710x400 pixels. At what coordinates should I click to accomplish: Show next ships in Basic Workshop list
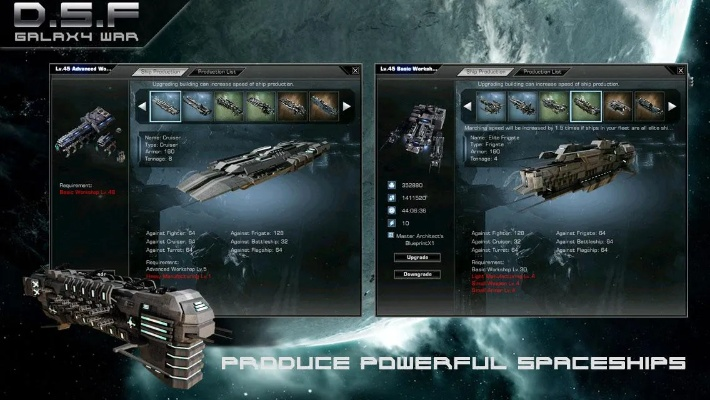(671, 105)
